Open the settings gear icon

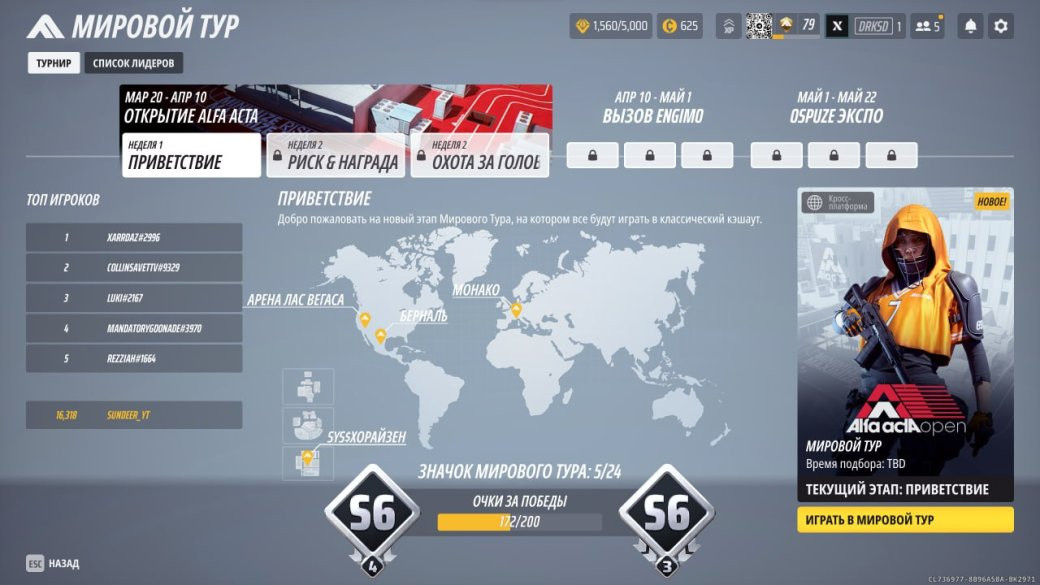tap(1000, 27)
